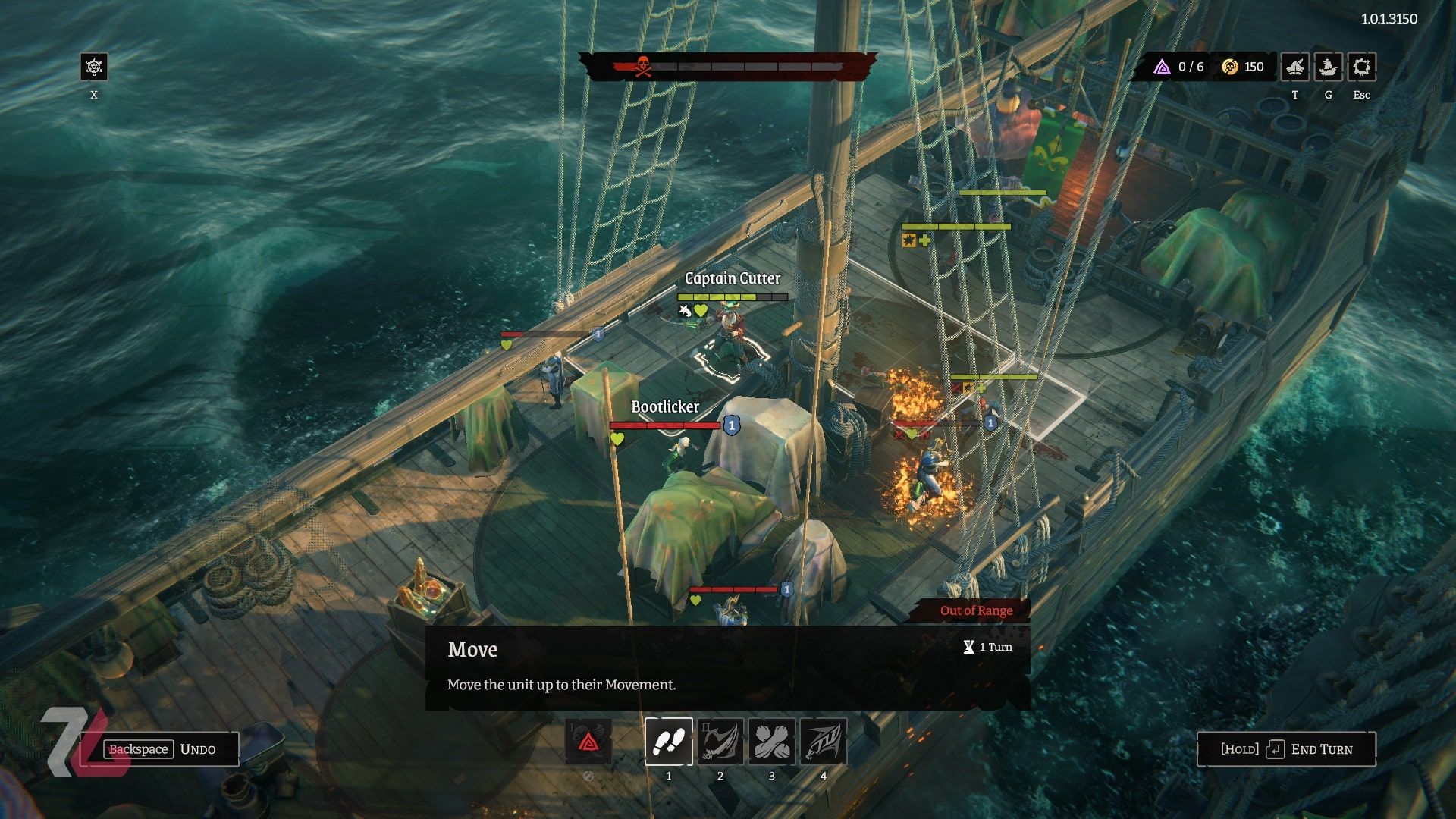The height and width of the screenshot is (819, 1456).
Task: Open the sailing ship icon button
Action: (1328, 67)
